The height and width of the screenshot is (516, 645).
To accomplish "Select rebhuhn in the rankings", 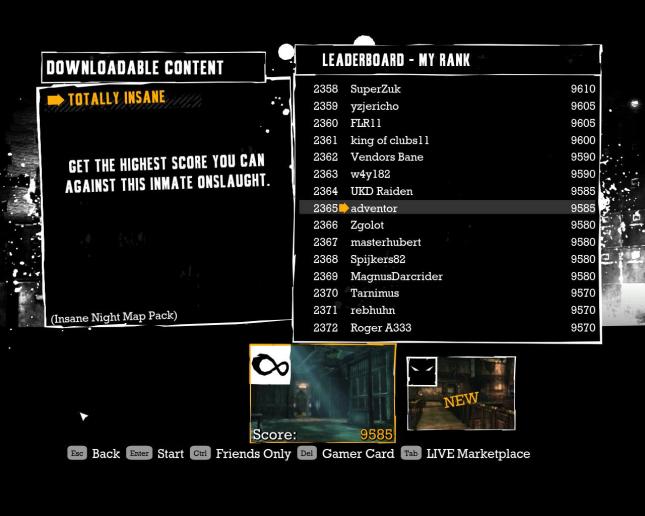I will tap(450, 310).
